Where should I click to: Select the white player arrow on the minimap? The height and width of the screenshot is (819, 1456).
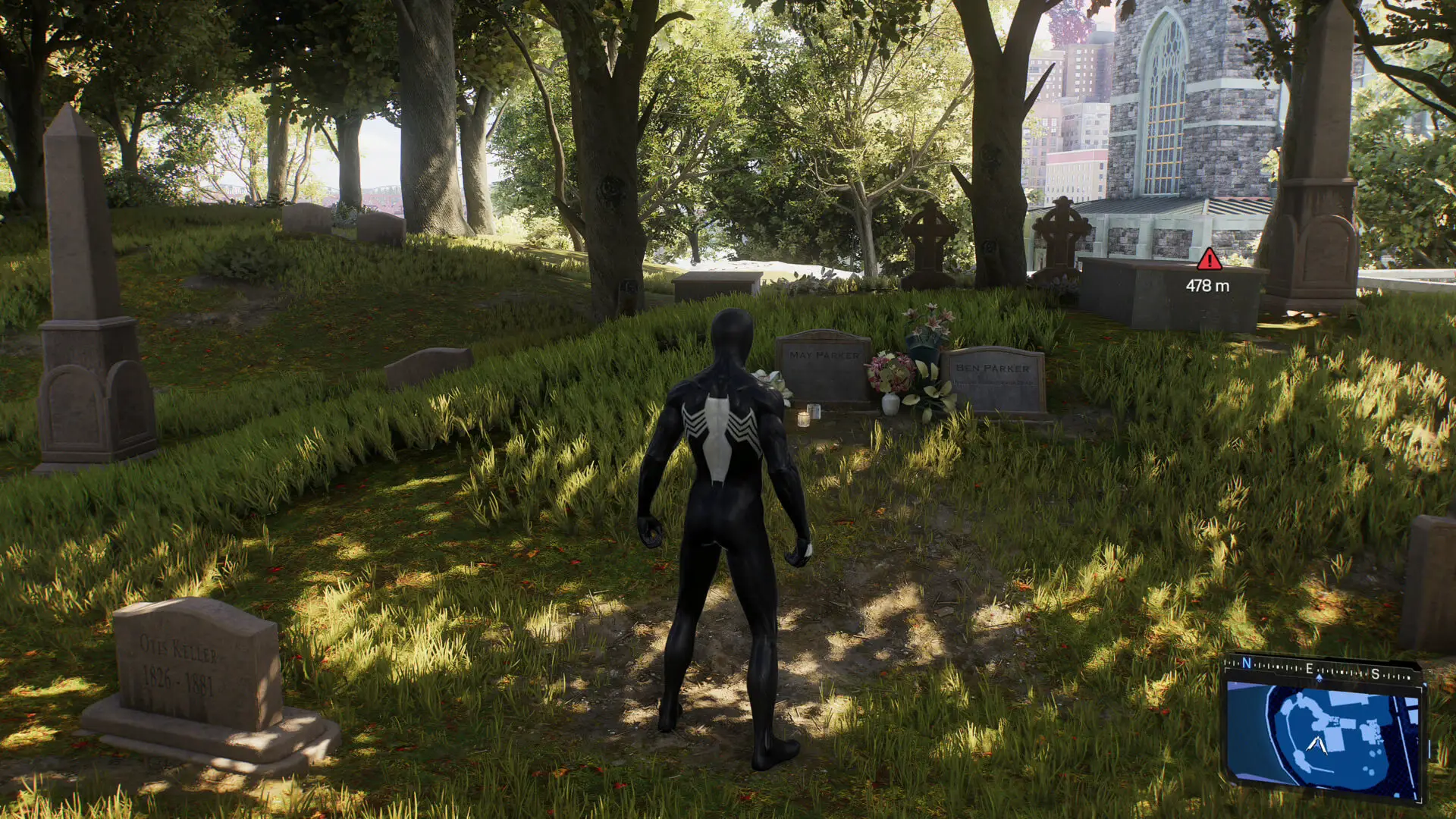(x=1317, y=745)
